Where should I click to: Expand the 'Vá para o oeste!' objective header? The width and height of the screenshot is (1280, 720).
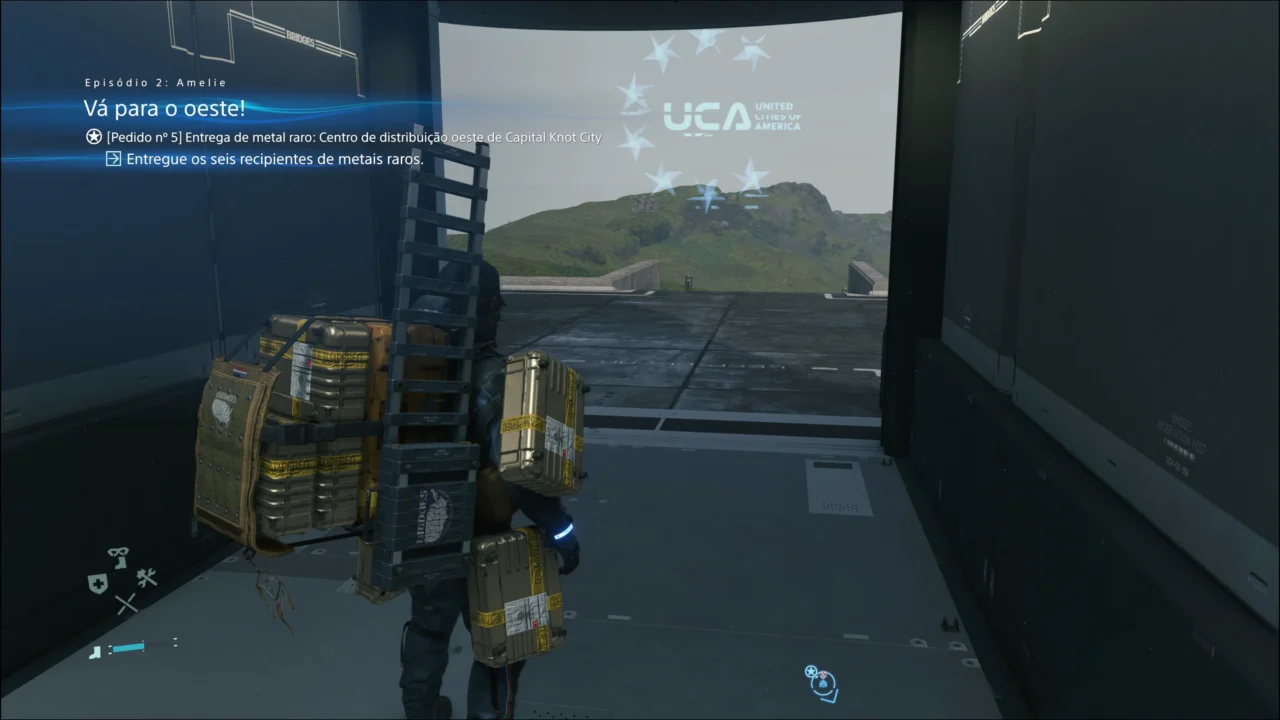pyautogui.click(x=166, y=107)
